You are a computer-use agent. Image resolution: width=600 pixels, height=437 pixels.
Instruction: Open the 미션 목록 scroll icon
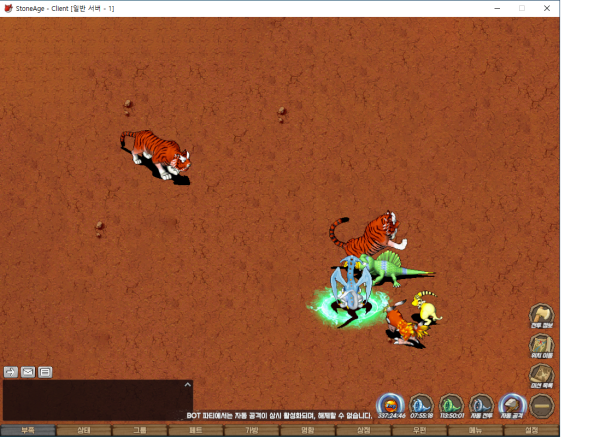pyautogui.click(x=542, y=376)
